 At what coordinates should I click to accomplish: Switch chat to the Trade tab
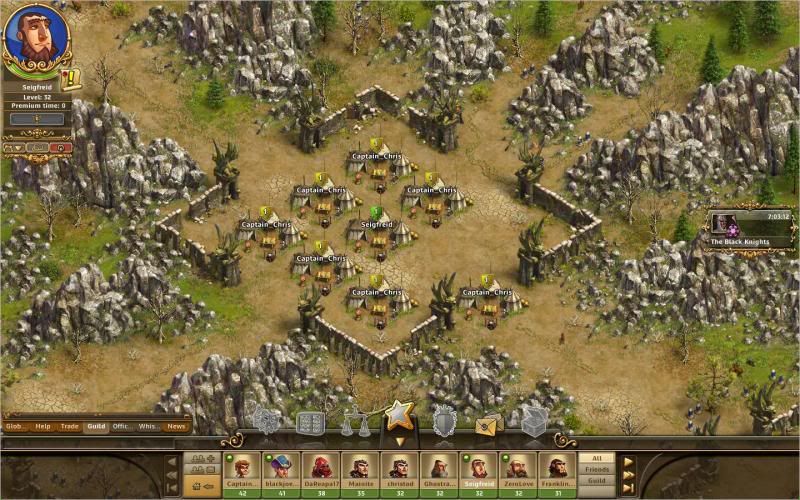click(x=69, y=426)
